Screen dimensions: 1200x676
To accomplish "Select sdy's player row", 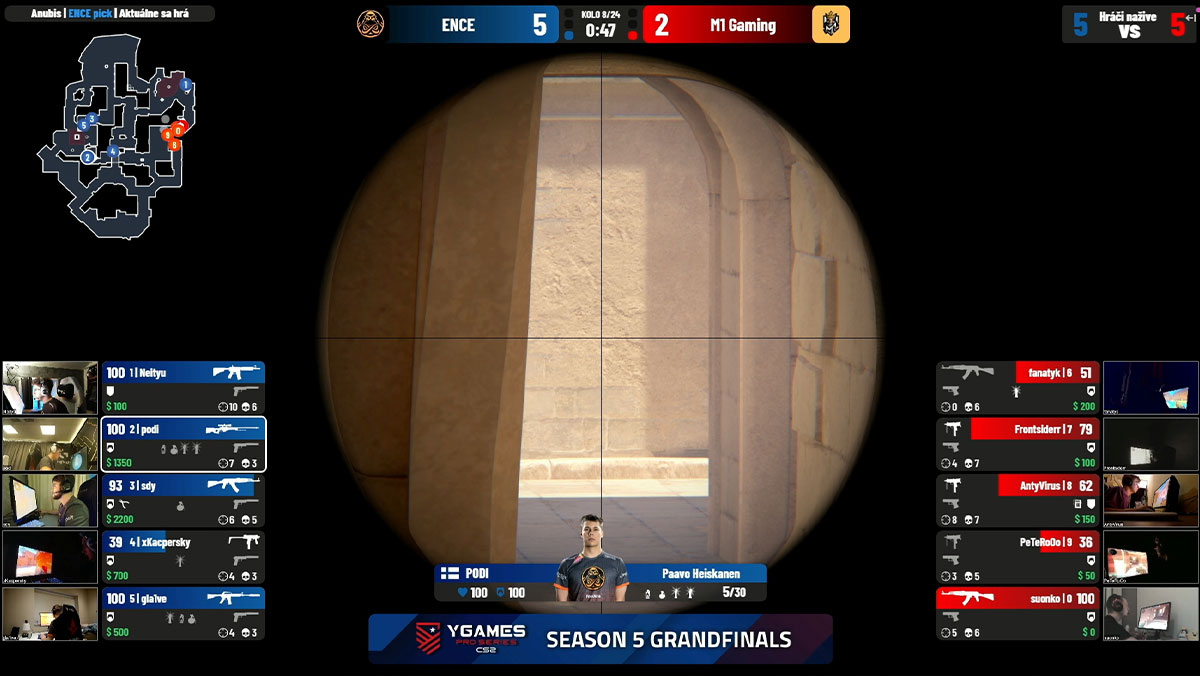I will coord(183,500).
